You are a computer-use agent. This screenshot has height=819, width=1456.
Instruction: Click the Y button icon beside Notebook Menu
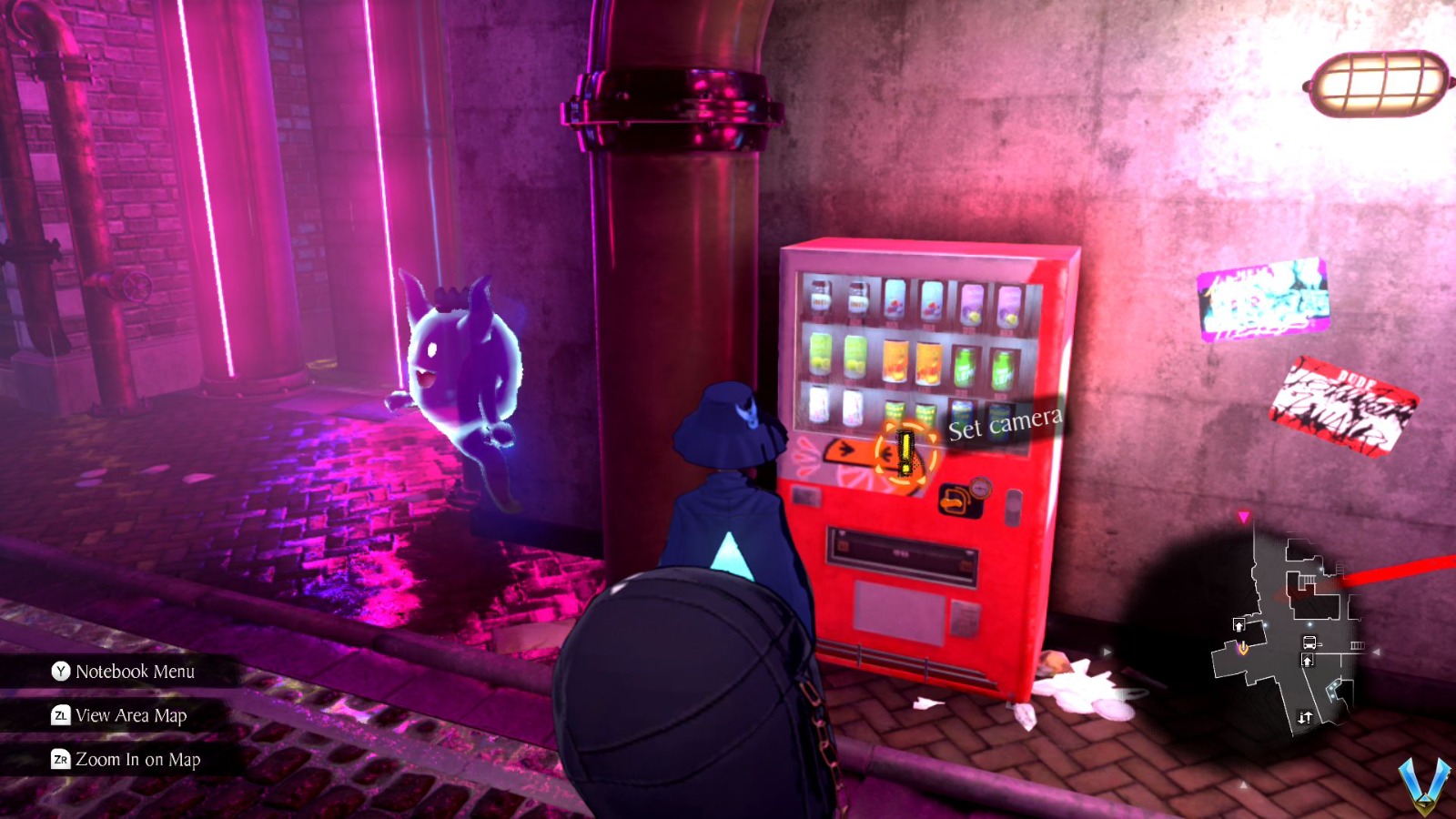[63, 672]
